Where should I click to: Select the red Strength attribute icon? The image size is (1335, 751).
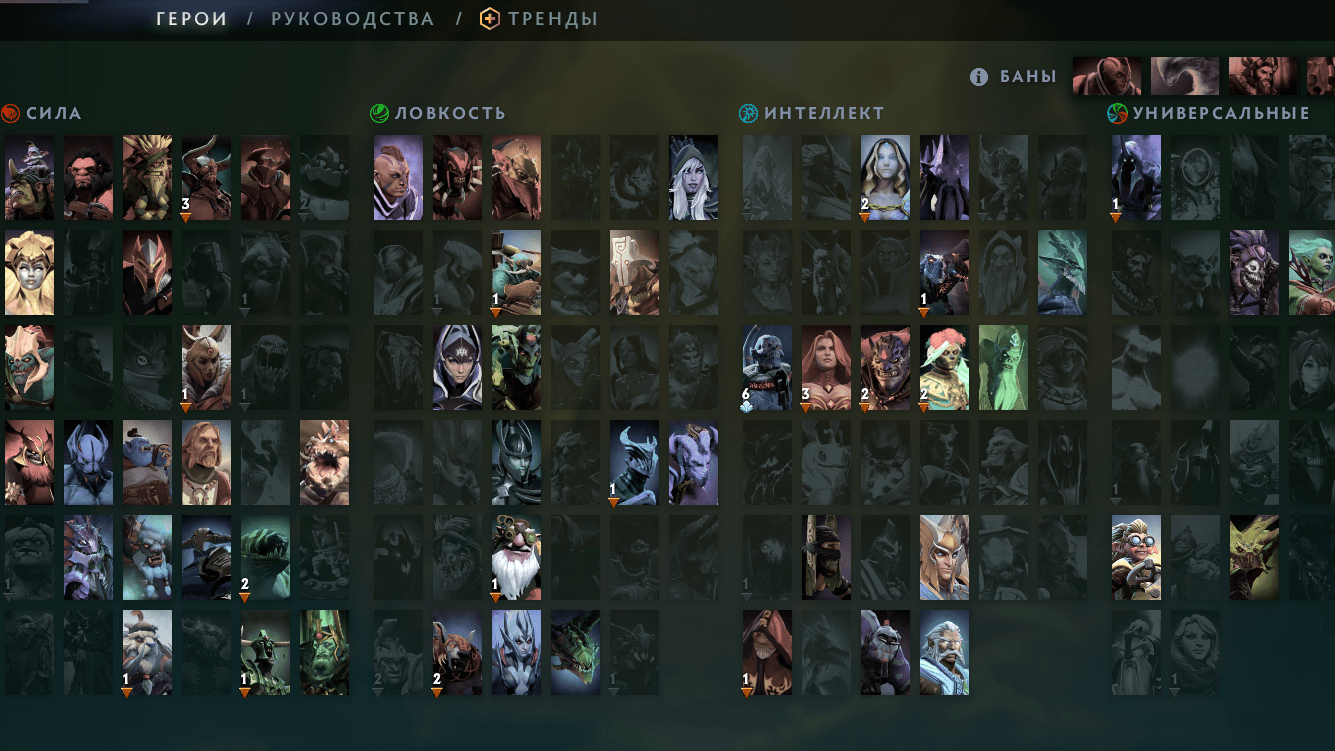pos(10,113)
